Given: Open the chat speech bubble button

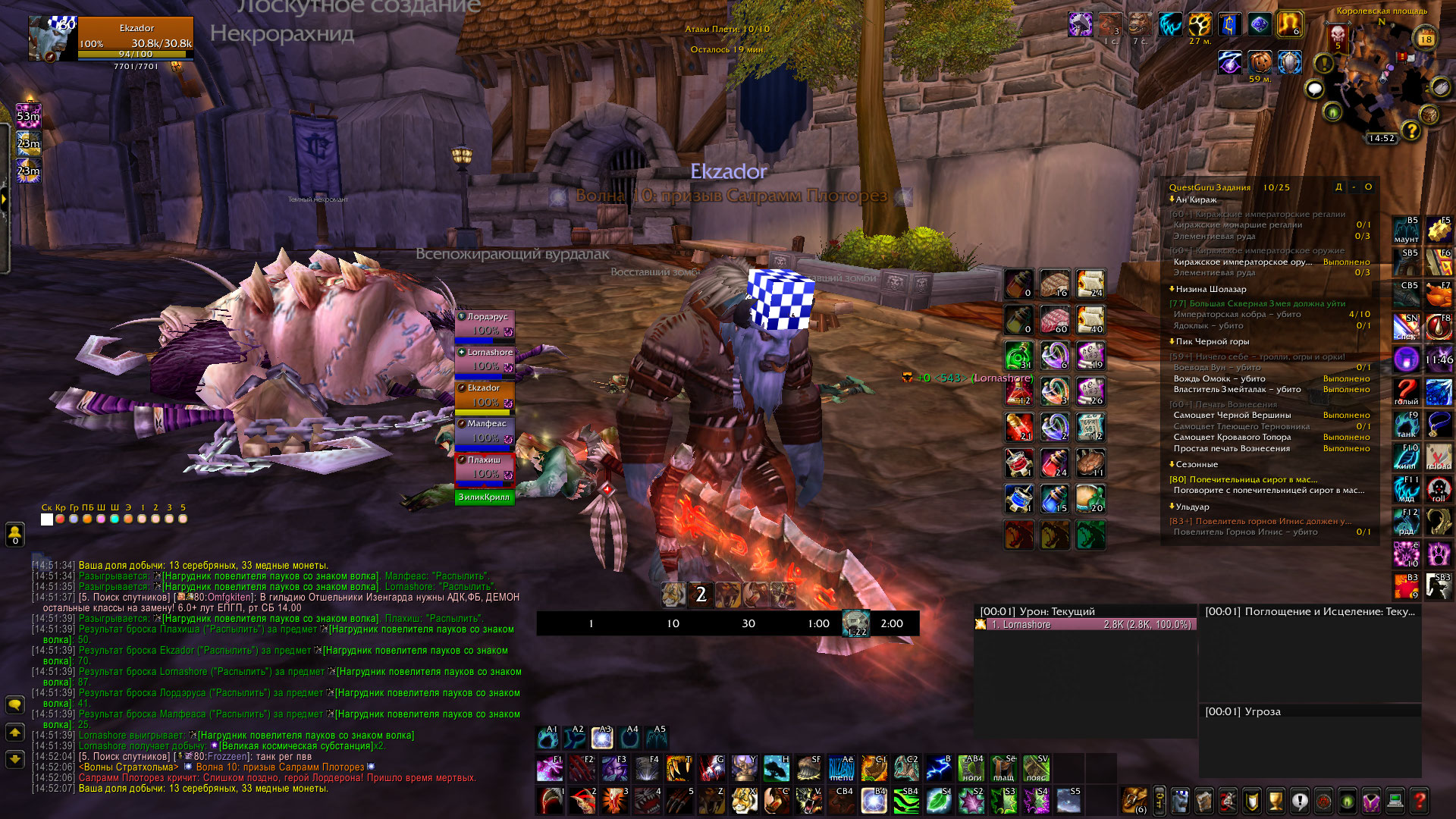Looking at the screenshot, I should click(x=14, y=704).
